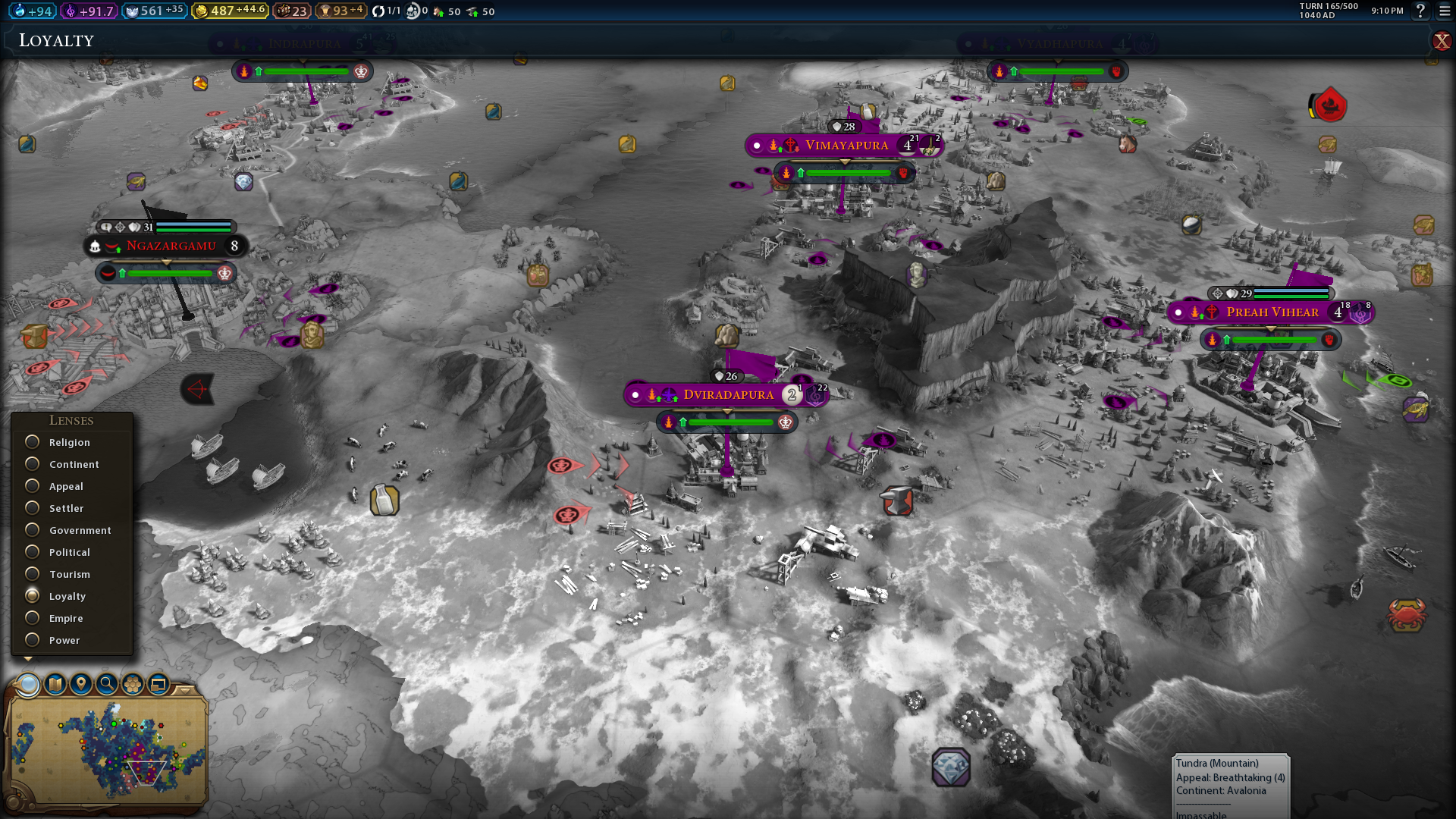This screenshot has height=819, width=1456.
Task: Open the hamburger game menu
Action: click(x=1444, y=11)
